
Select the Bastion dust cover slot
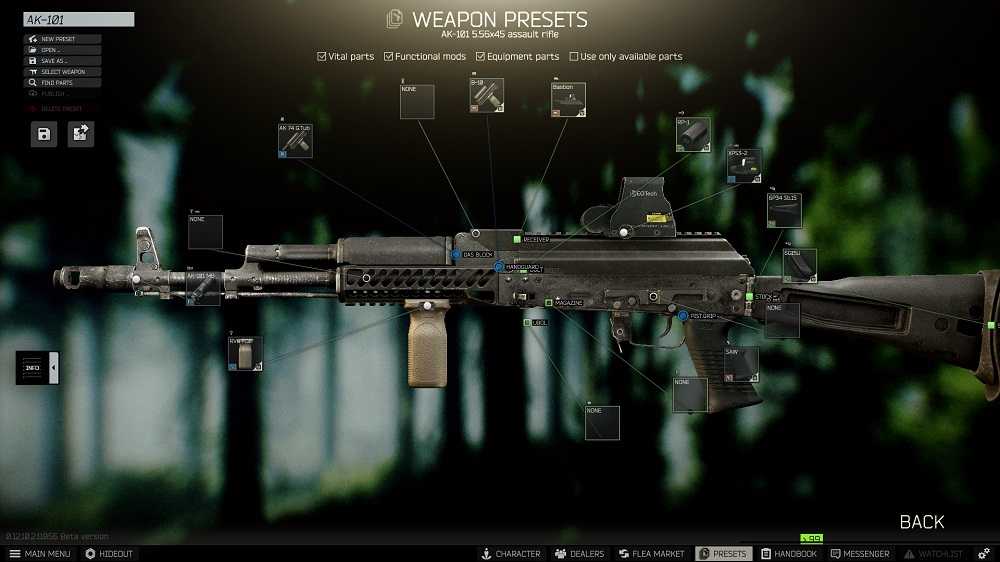pos(568,100)
